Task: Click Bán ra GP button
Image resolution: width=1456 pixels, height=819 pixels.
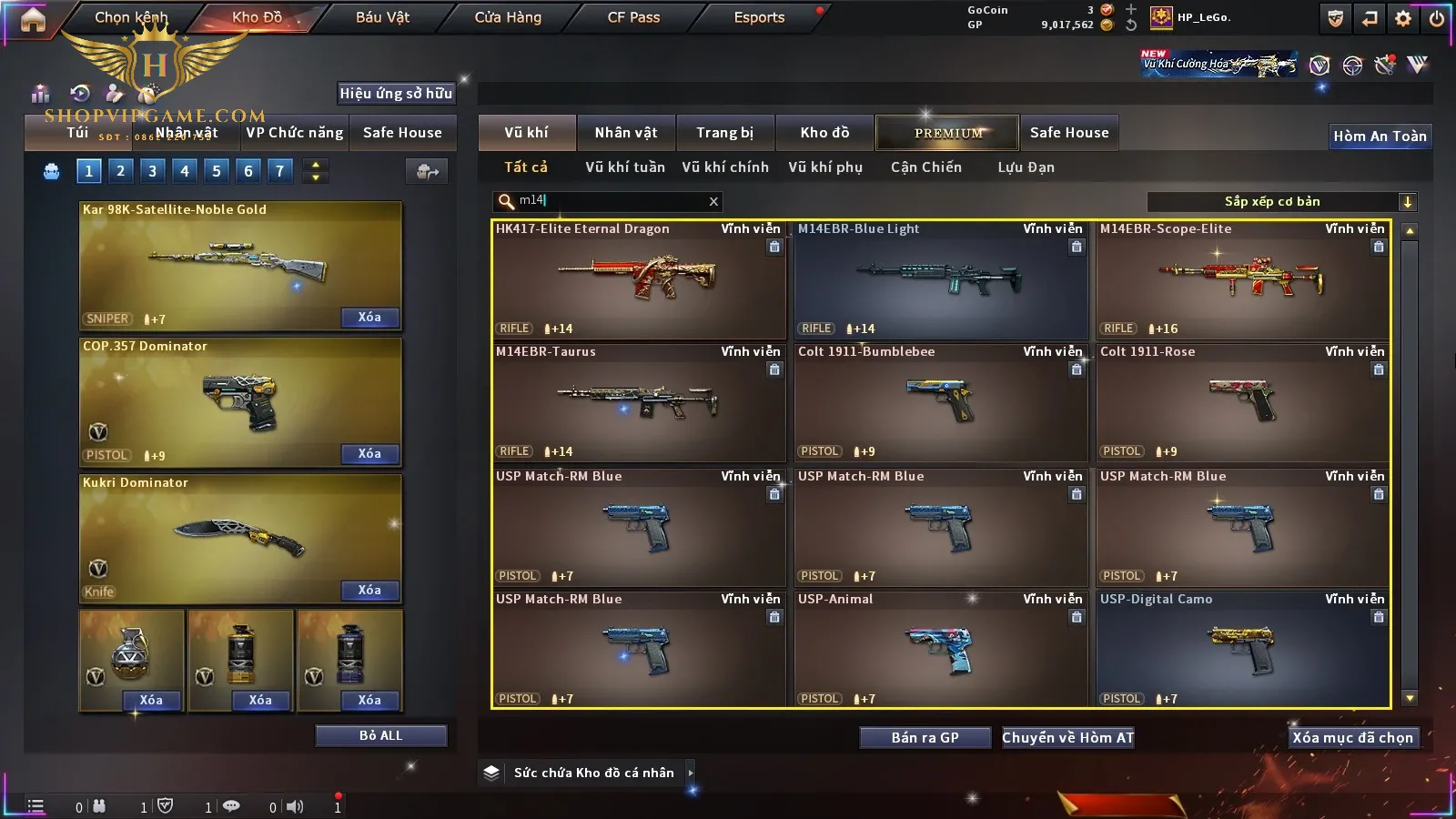Action: (925, 737)
